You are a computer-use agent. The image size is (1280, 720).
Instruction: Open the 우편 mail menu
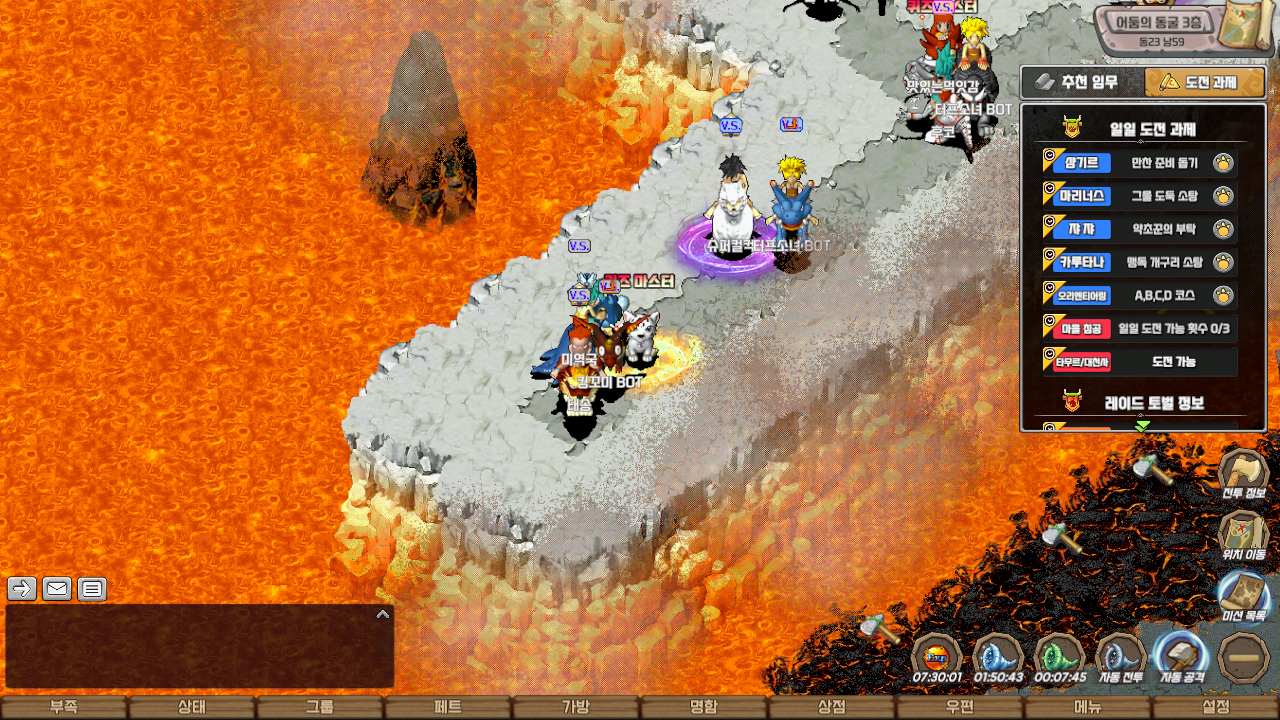pyautogui.click(x=959, y=707)
